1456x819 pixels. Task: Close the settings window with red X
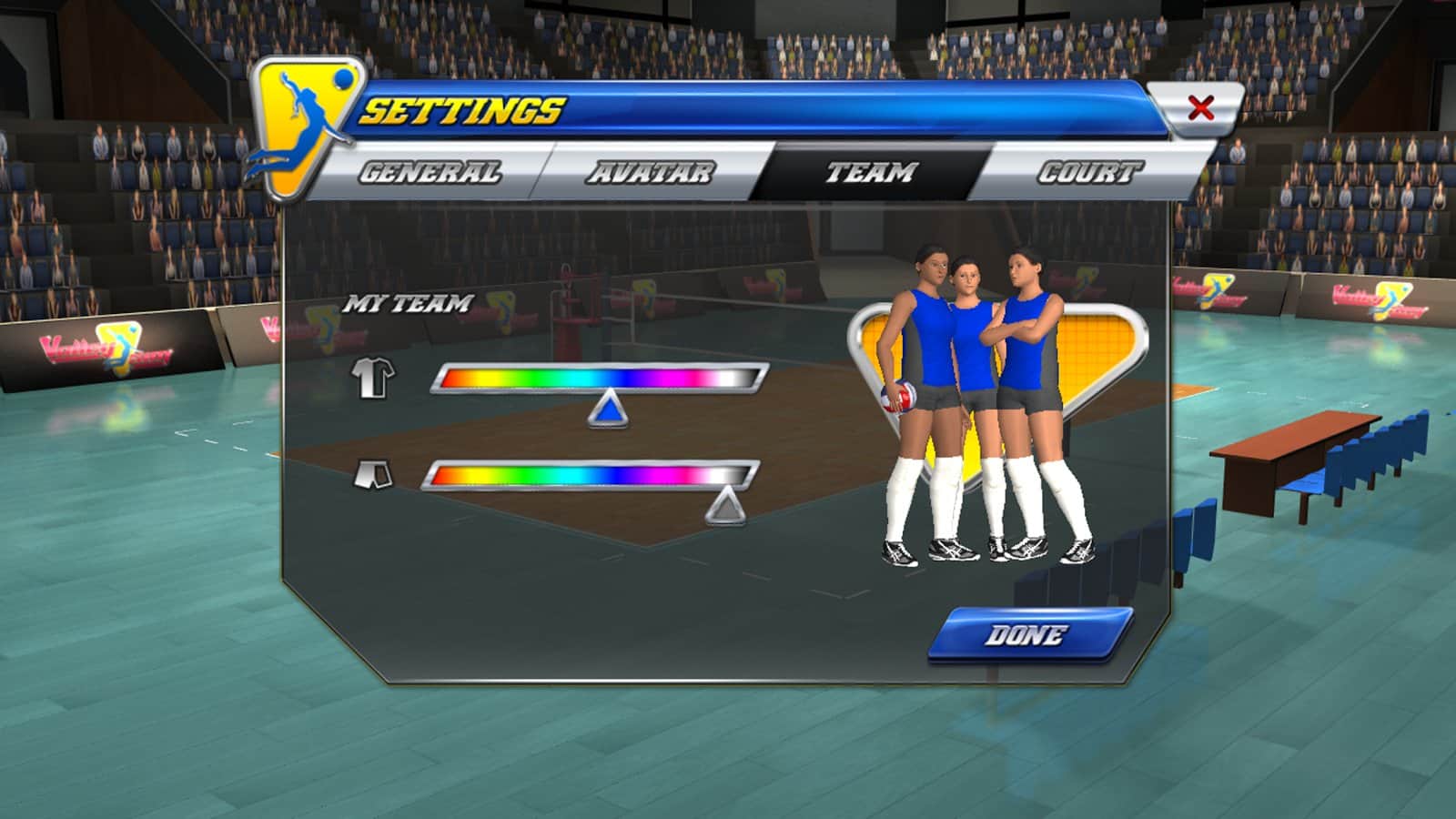pyautogui.click(x=1200, y=108)
